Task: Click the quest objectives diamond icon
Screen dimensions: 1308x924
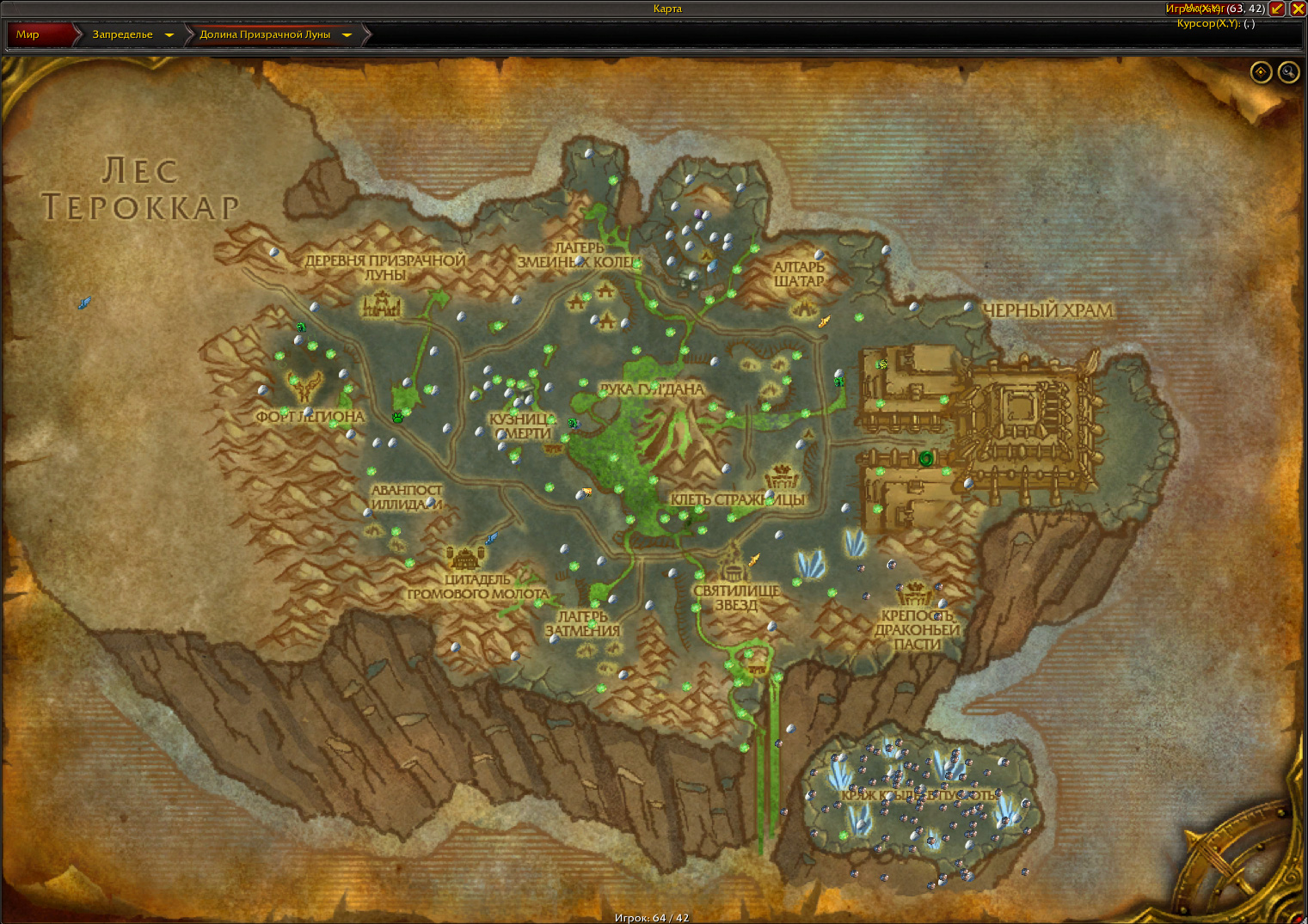Action: [1260, 72]
